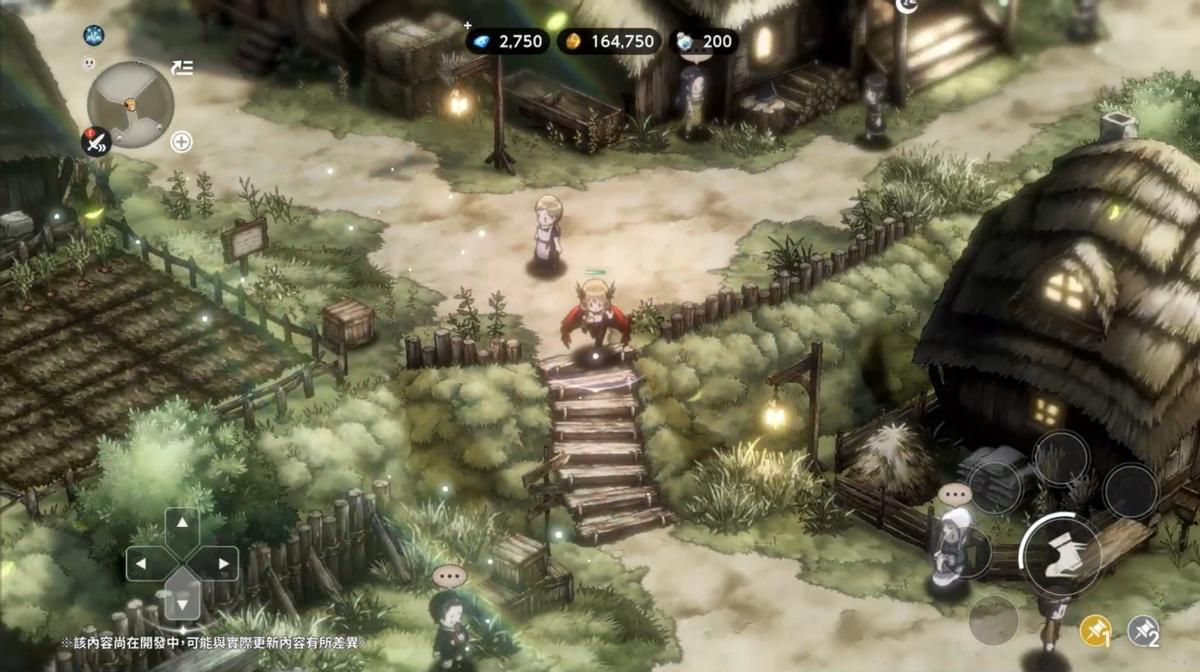Open the 200 crystal currency pill
Screen dimensions: 1200x672
tap(704, 41)
